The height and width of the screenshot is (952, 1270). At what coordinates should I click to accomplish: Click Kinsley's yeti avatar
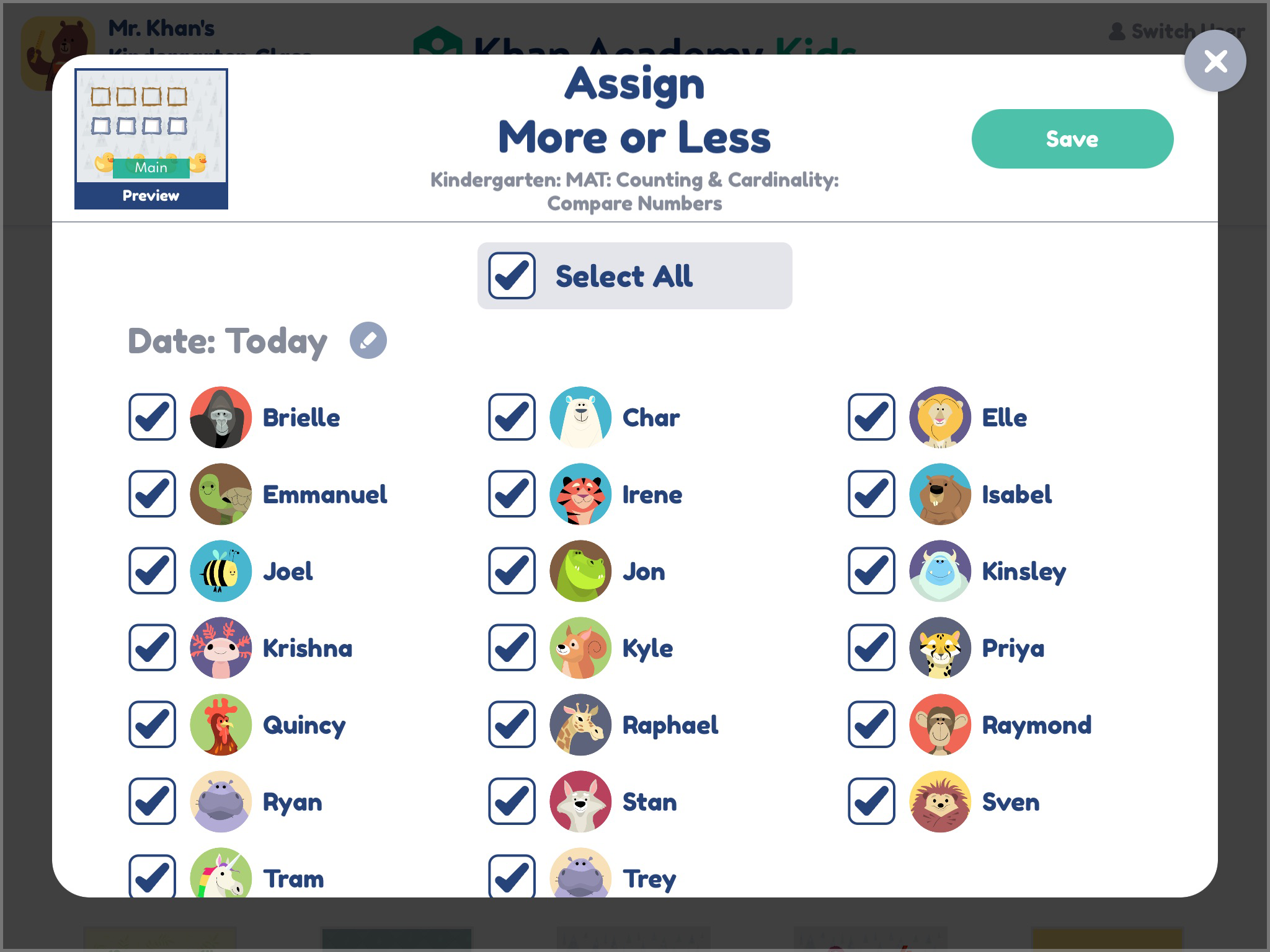point(939,571)
